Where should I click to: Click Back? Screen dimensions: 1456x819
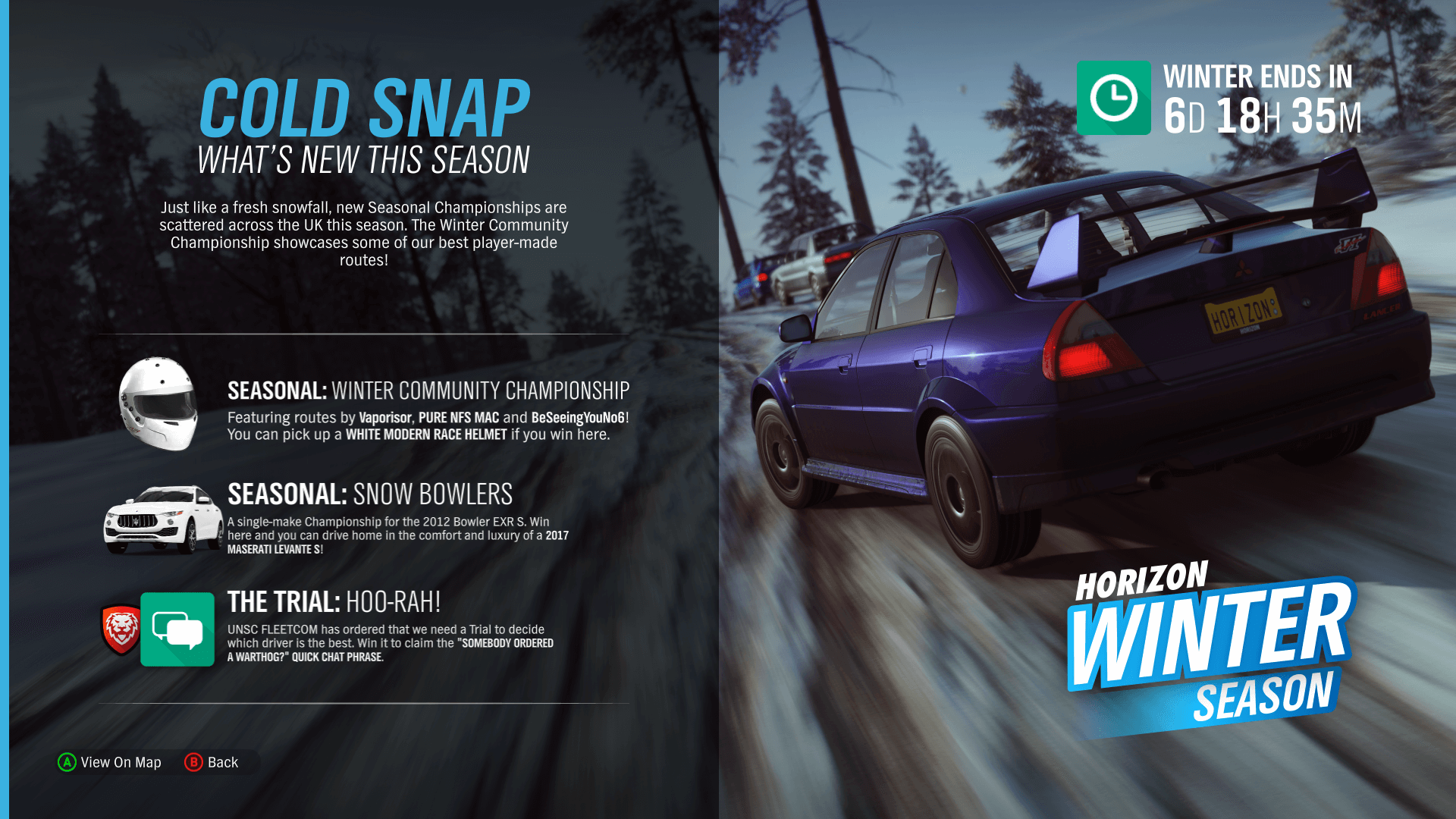[223, 762]
